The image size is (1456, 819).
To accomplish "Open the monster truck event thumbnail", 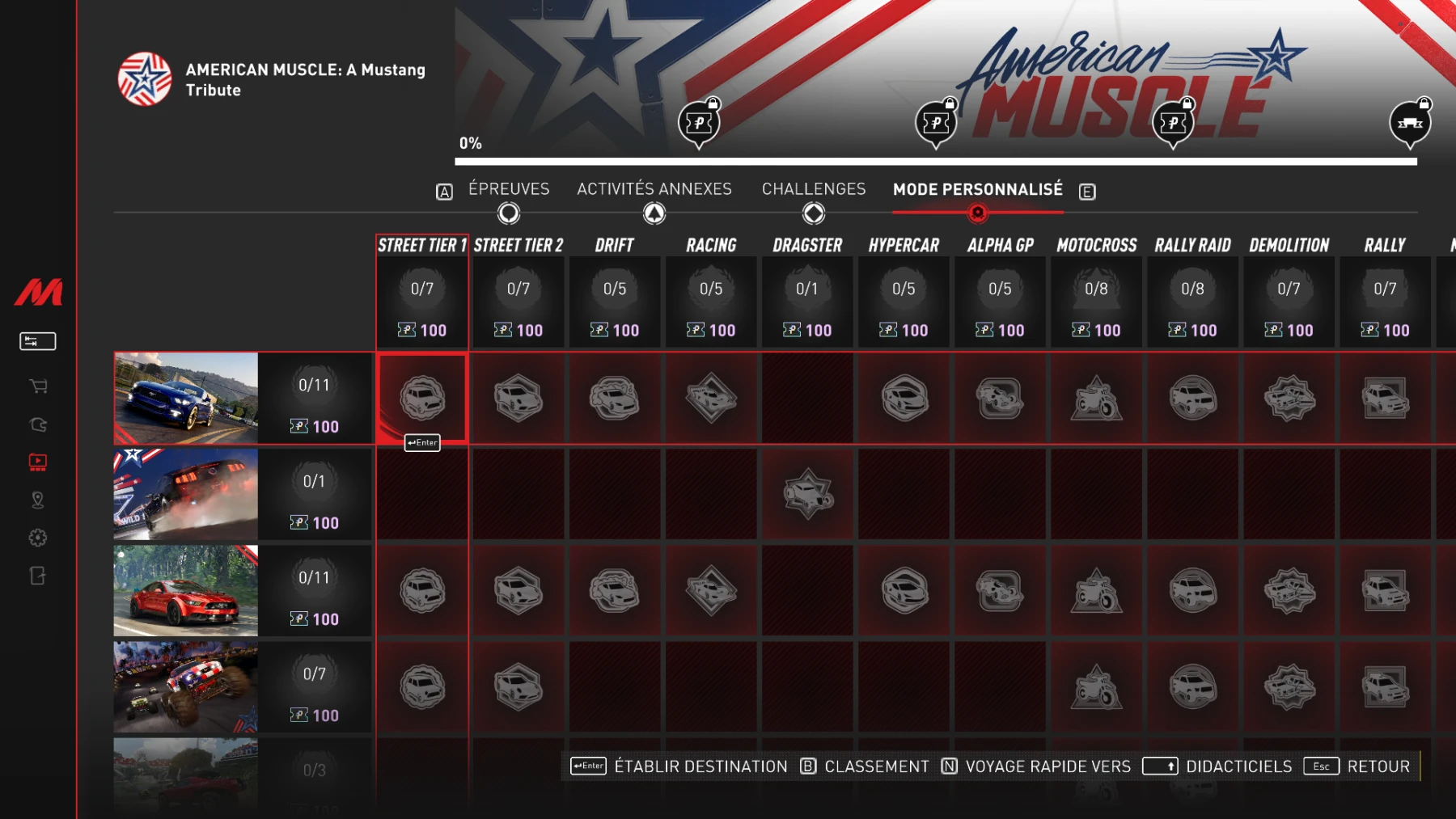I will 186,686.
